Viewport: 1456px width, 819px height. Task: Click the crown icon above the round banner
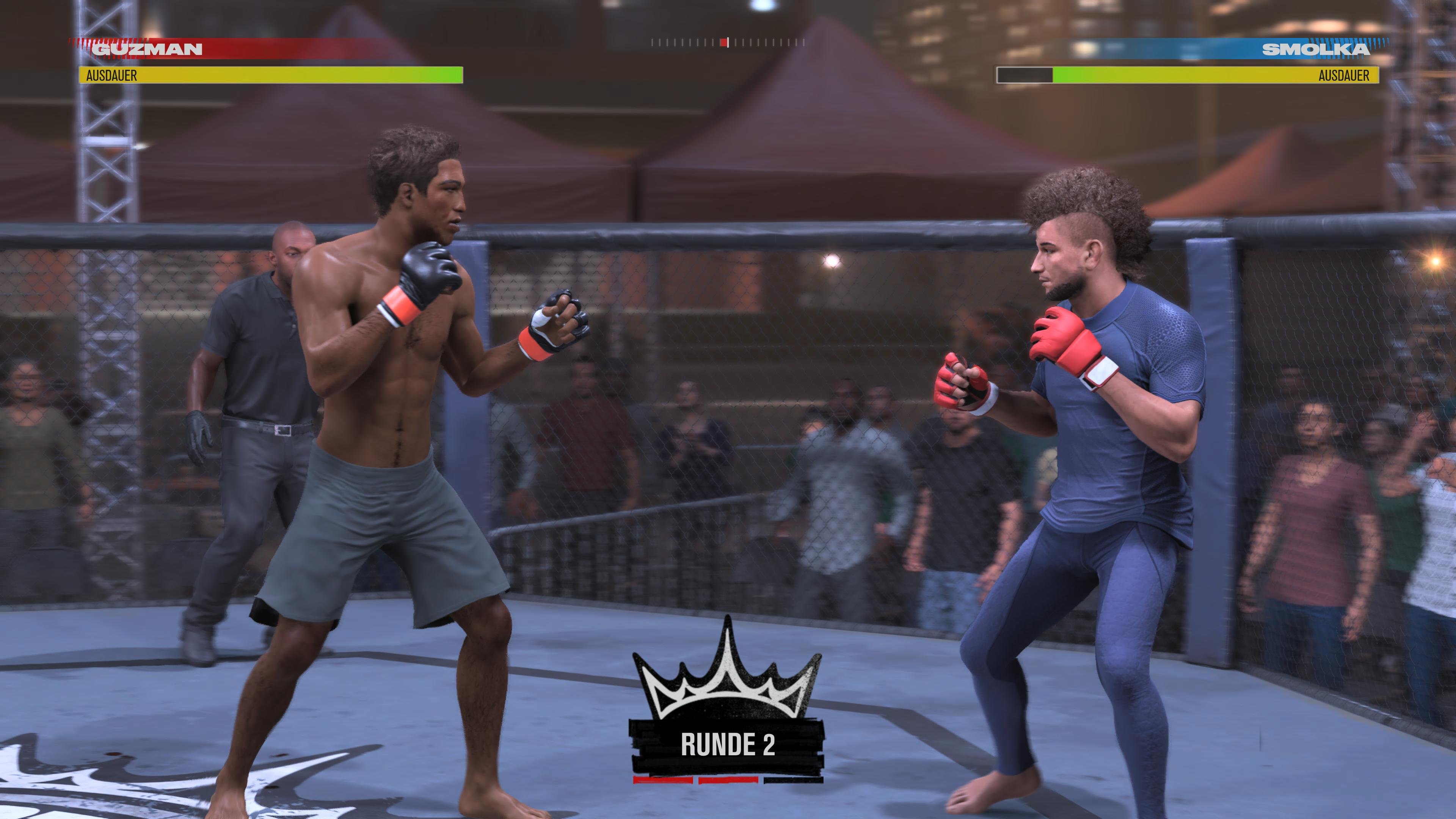tap(728, 678)
